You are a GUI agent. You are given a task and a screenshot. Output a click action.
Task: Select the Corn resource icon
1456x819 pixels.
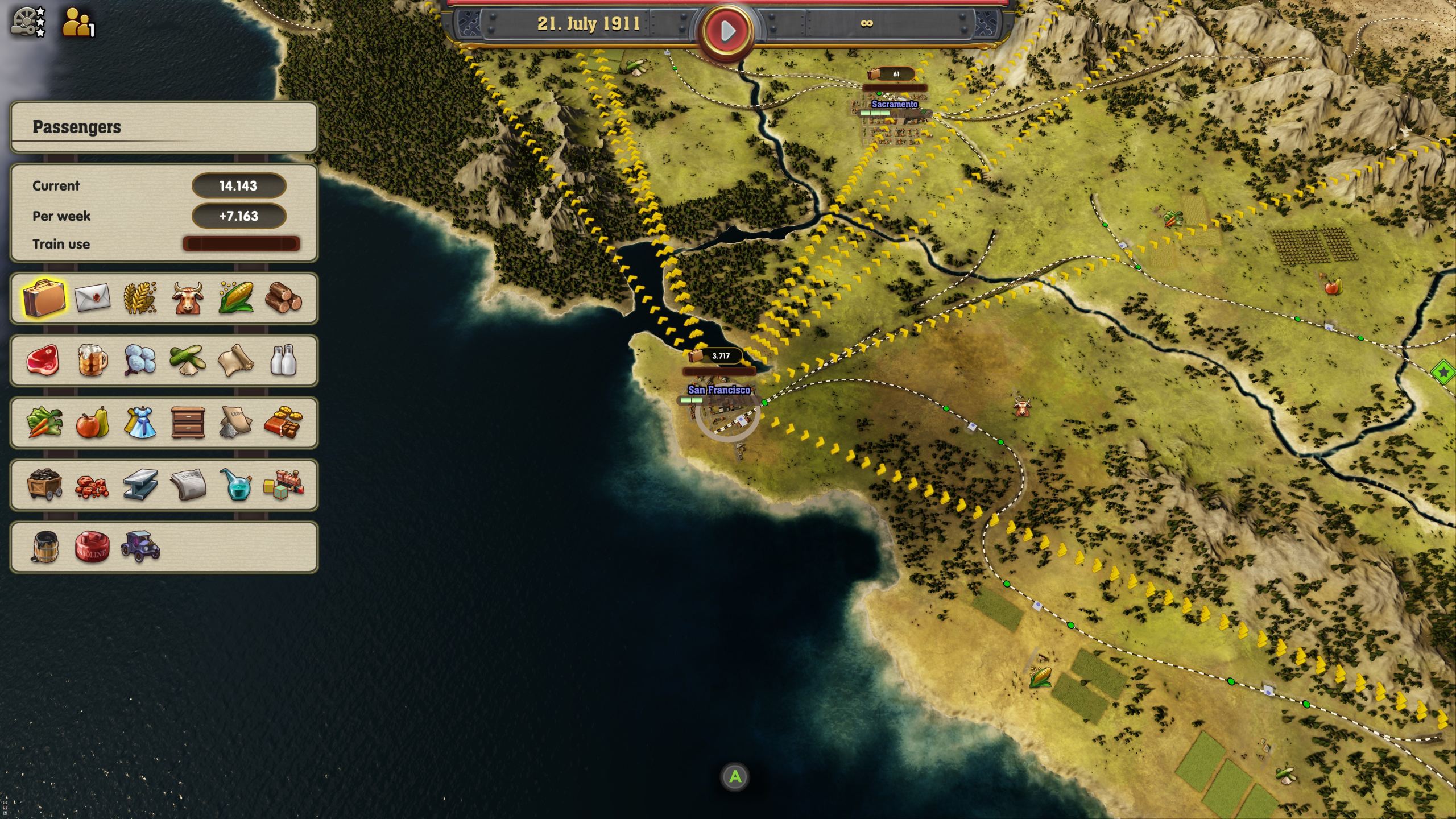[235, 299]
